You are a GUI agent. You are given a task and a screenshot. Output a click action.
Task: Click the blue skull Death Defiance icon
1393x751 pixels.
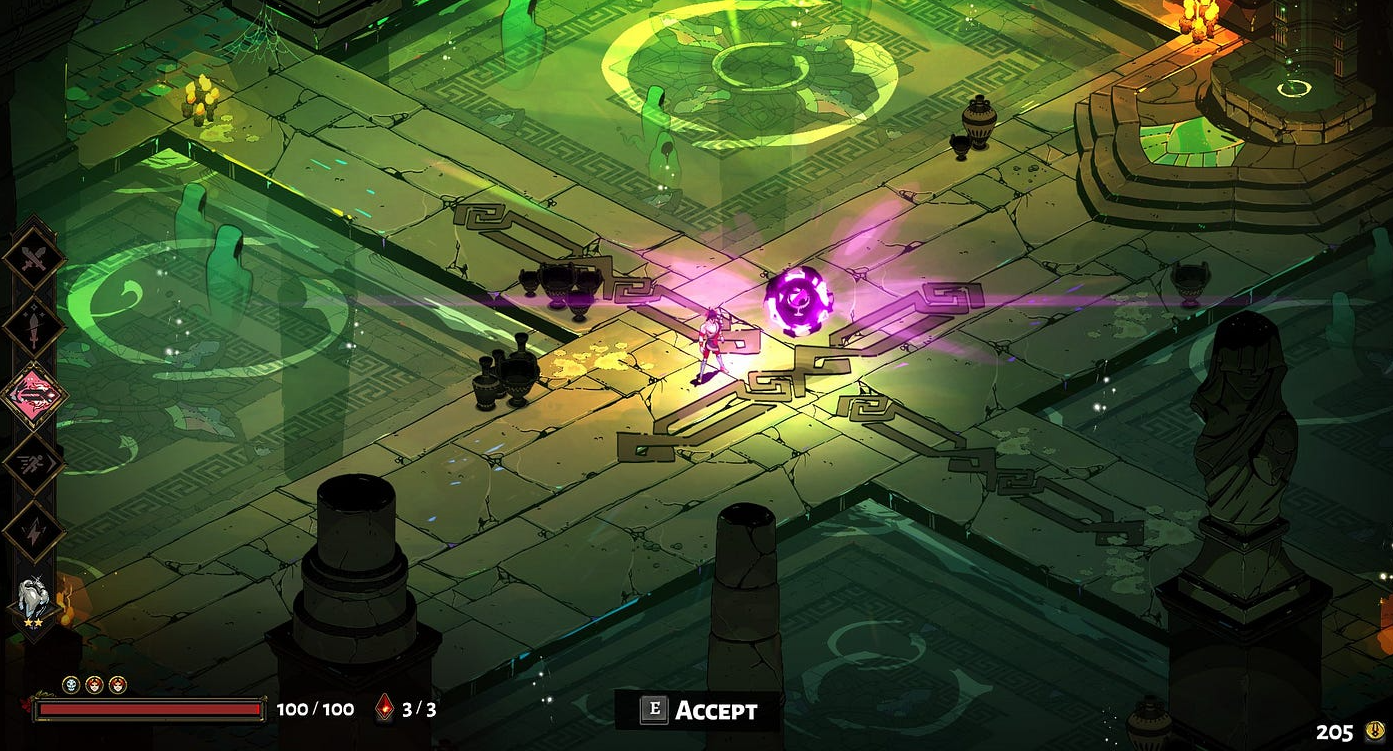[x=71, y=685]
